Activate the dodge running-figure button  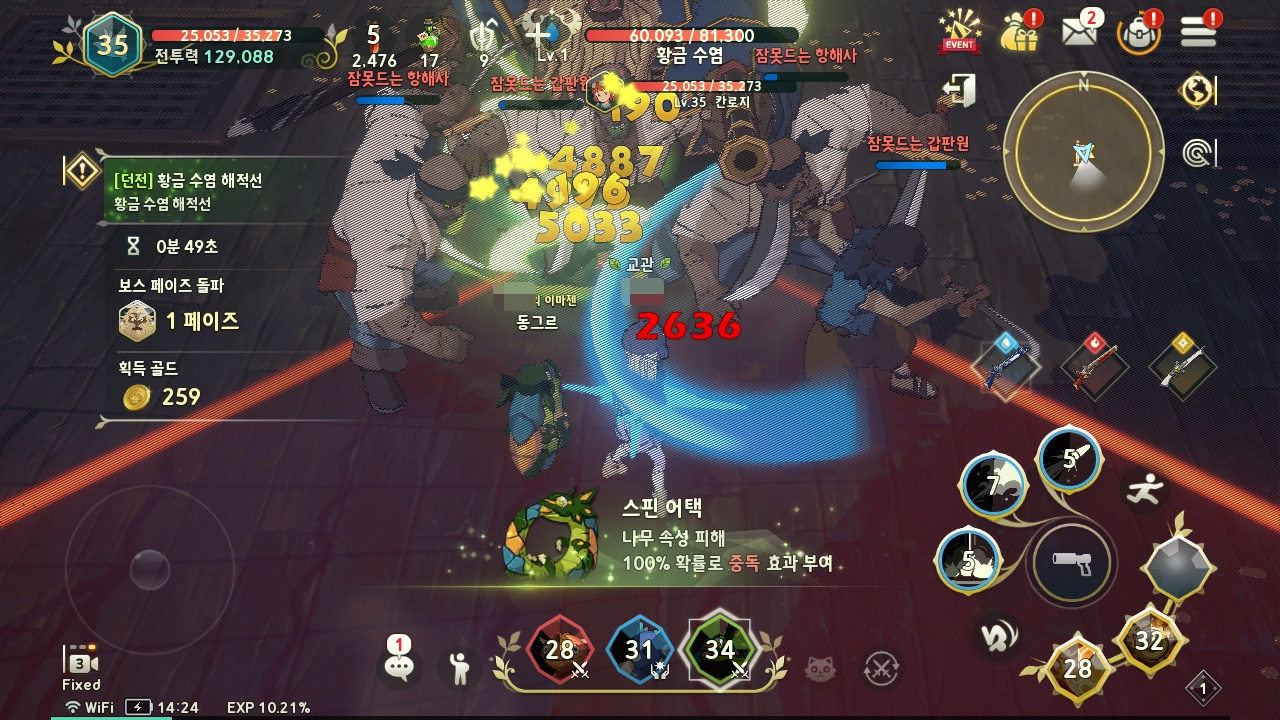1144,488
